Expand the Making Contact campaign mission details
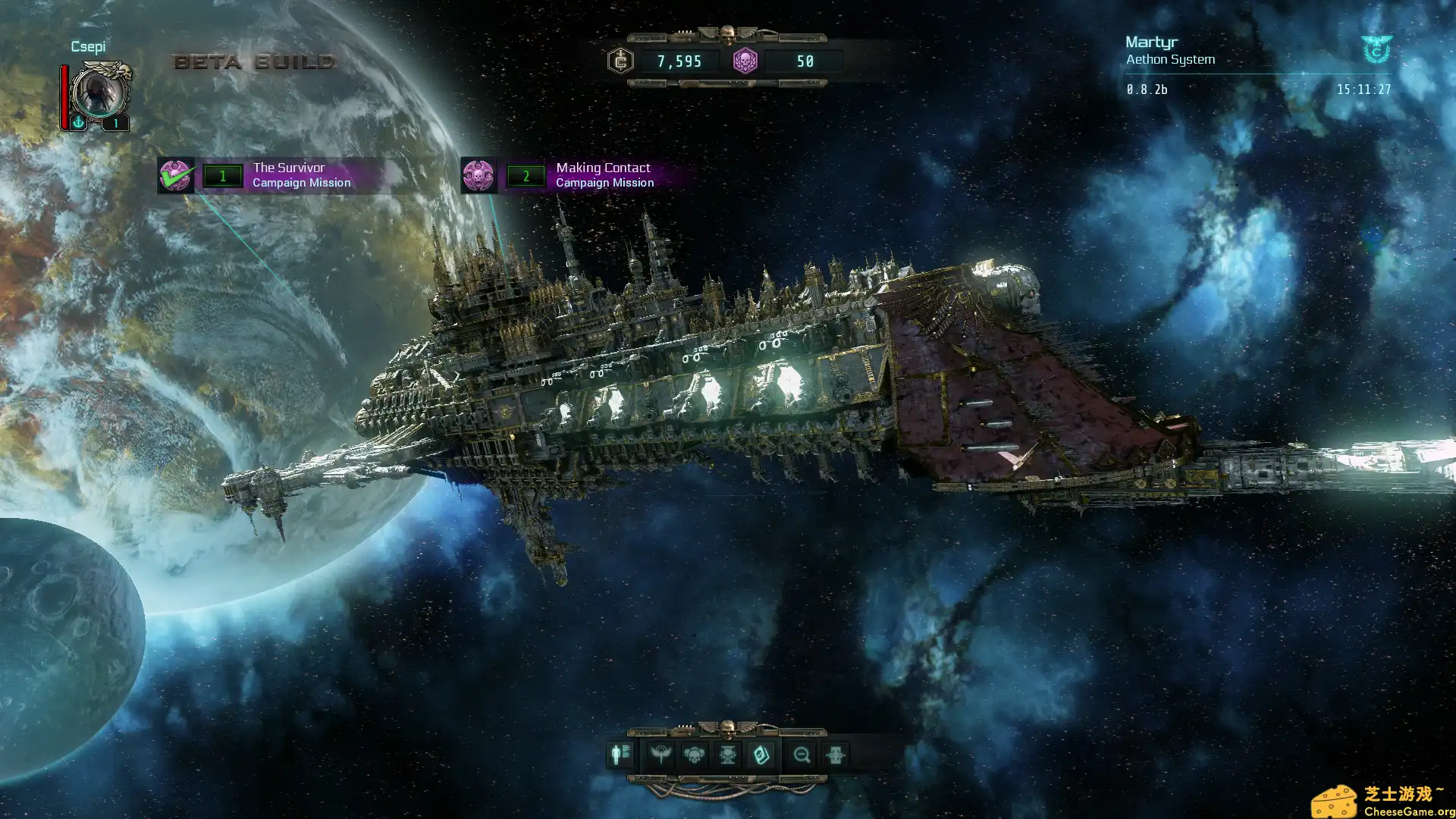Viewport: 1456px width, 819px height. (604, 175)
